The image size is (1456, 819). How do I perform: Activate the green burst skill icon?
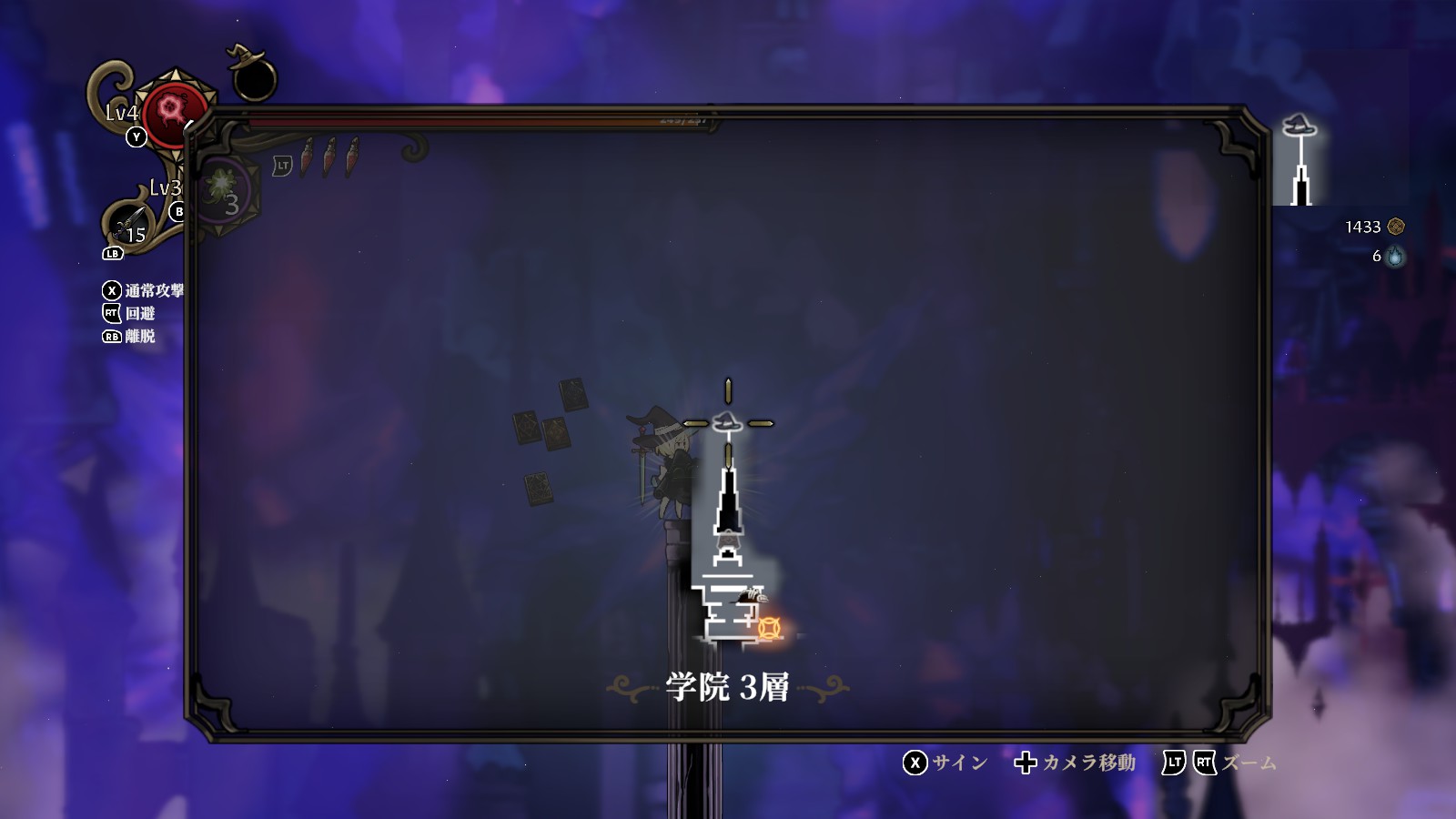221,186
